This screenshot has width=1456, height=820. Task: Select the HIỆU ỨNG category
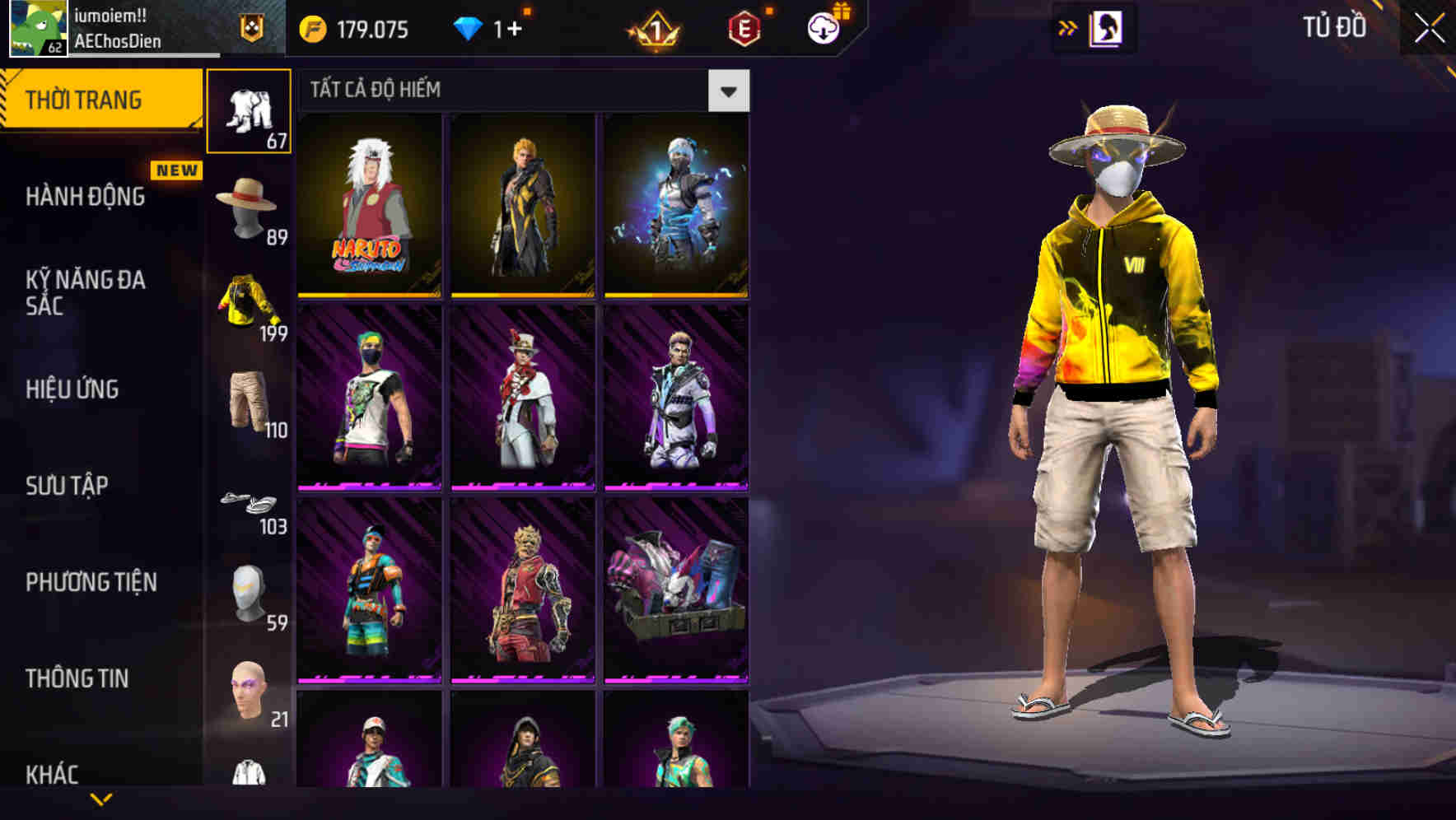pos(73,389)
